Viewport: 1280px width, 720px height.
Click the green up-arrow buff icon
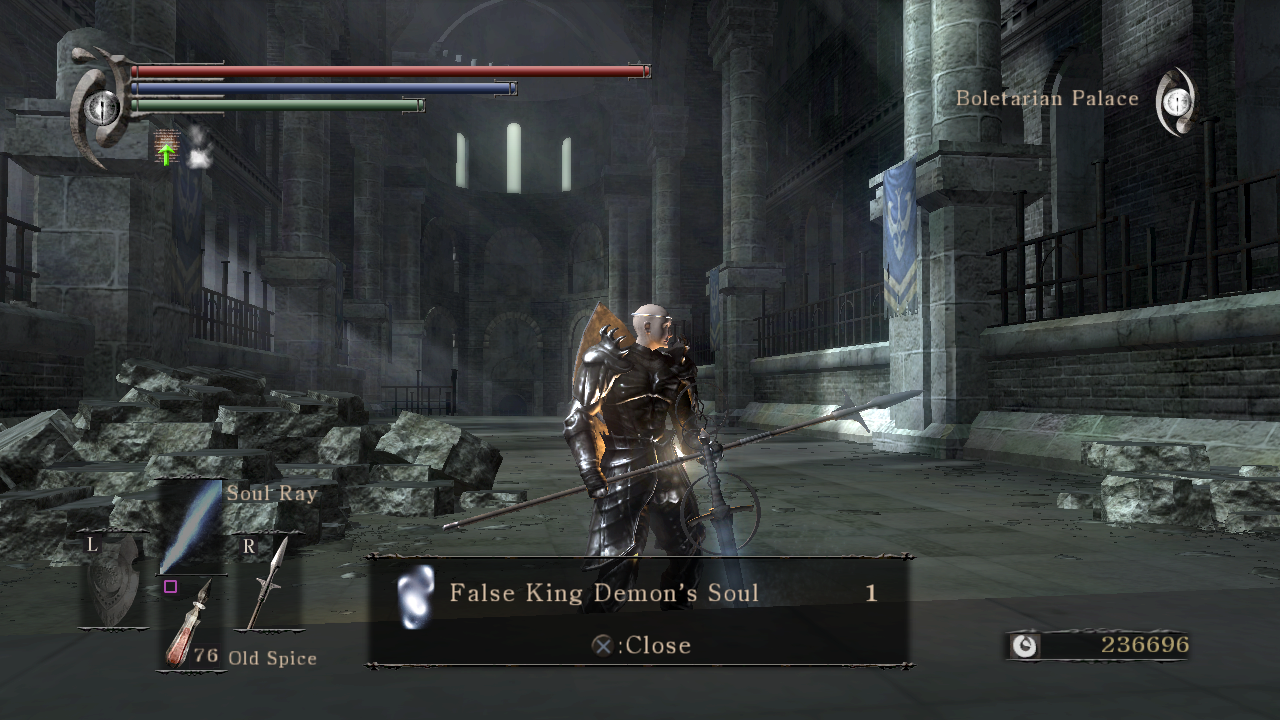click(x=167, y=148)
